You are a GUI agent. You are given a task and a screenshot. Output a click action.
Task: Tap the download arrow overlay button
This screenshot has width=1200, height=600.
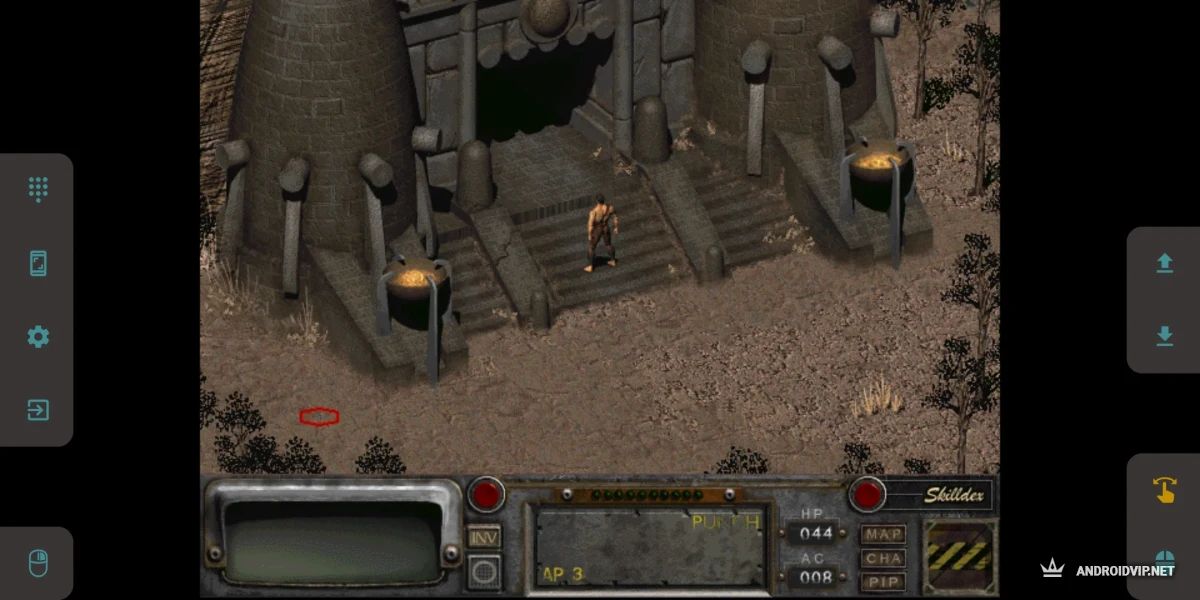tap(1164, 336)
